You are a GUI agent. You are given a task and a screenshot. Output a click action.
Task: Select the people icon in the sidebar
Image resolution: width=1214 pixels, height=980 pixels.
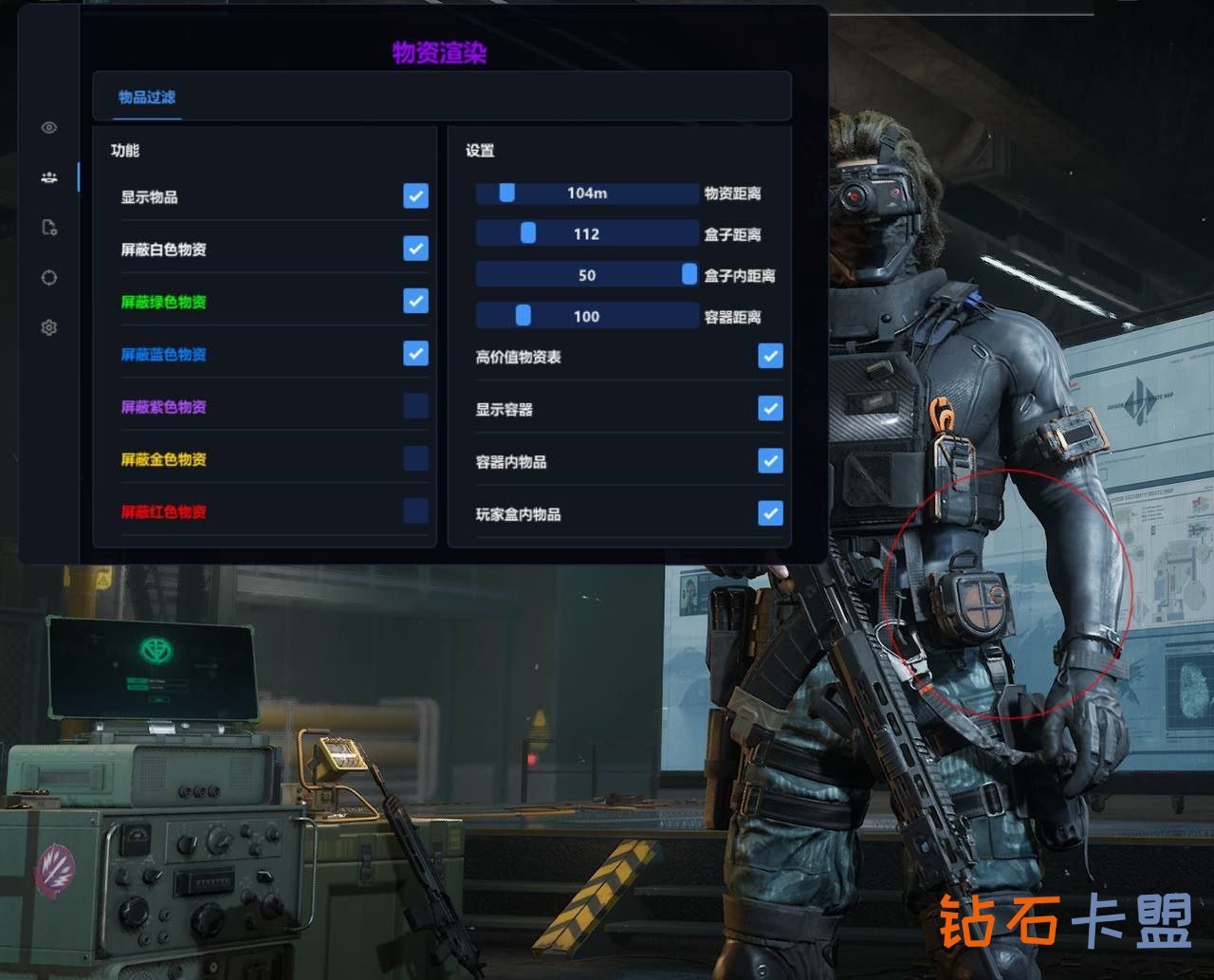coord(49,177)
